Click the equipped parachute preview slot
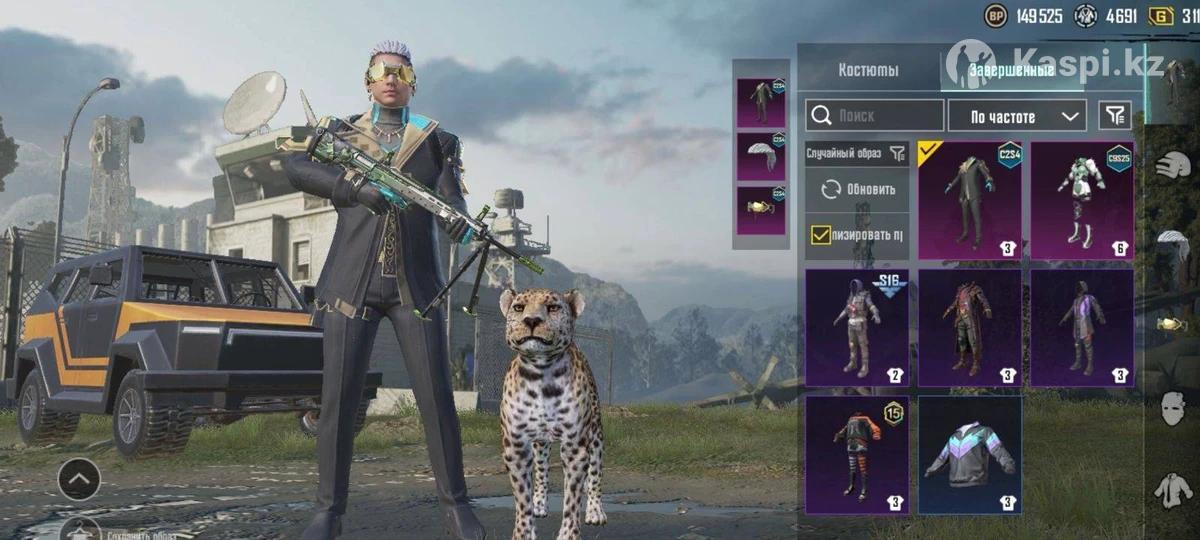This screenshot has height=540, width=1200. point(761,156)
